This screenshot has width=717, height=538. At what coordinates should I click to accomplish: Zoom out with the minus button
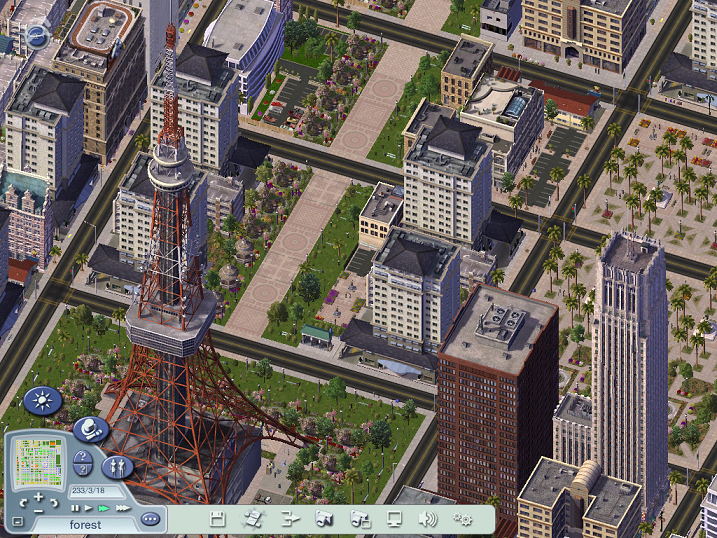(x=39, y=511)
